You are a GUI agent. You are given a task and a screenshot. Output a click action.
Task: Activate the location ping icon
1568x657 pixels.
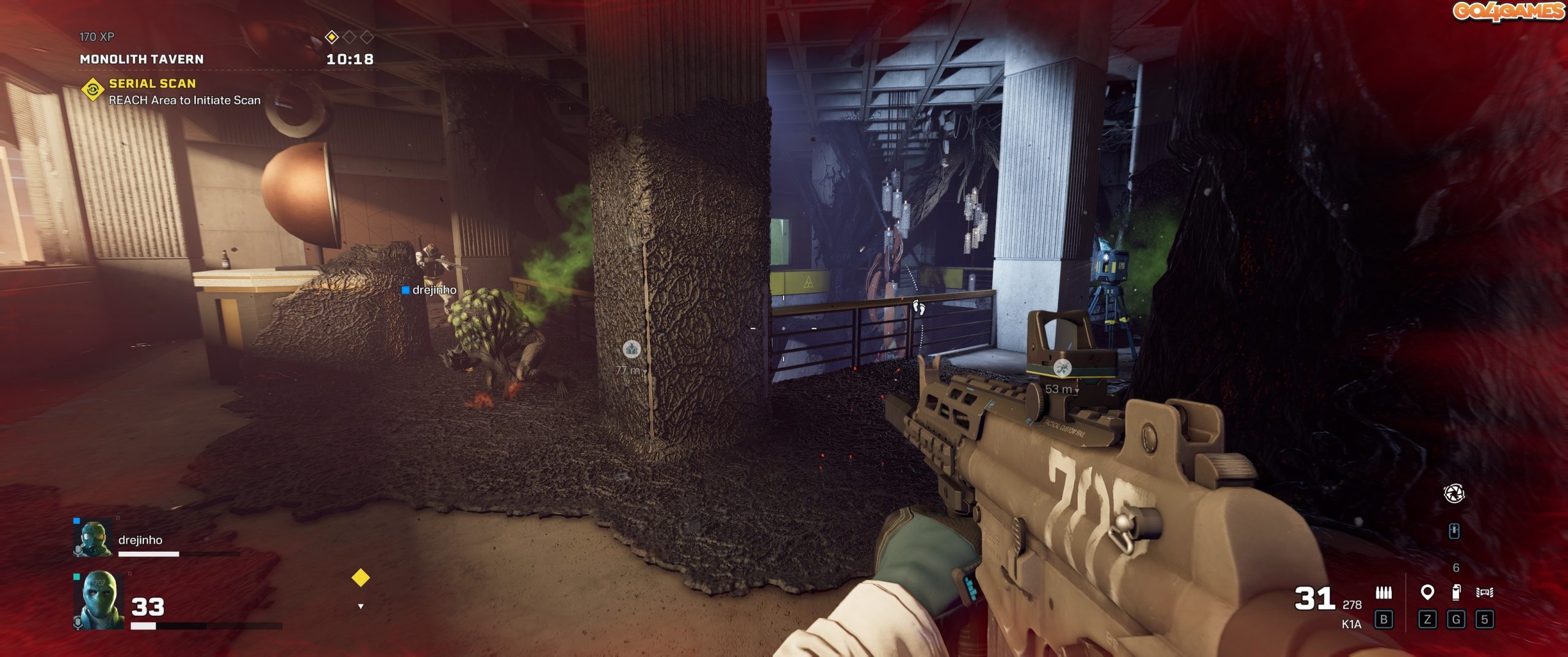(x=1427, y=593)
